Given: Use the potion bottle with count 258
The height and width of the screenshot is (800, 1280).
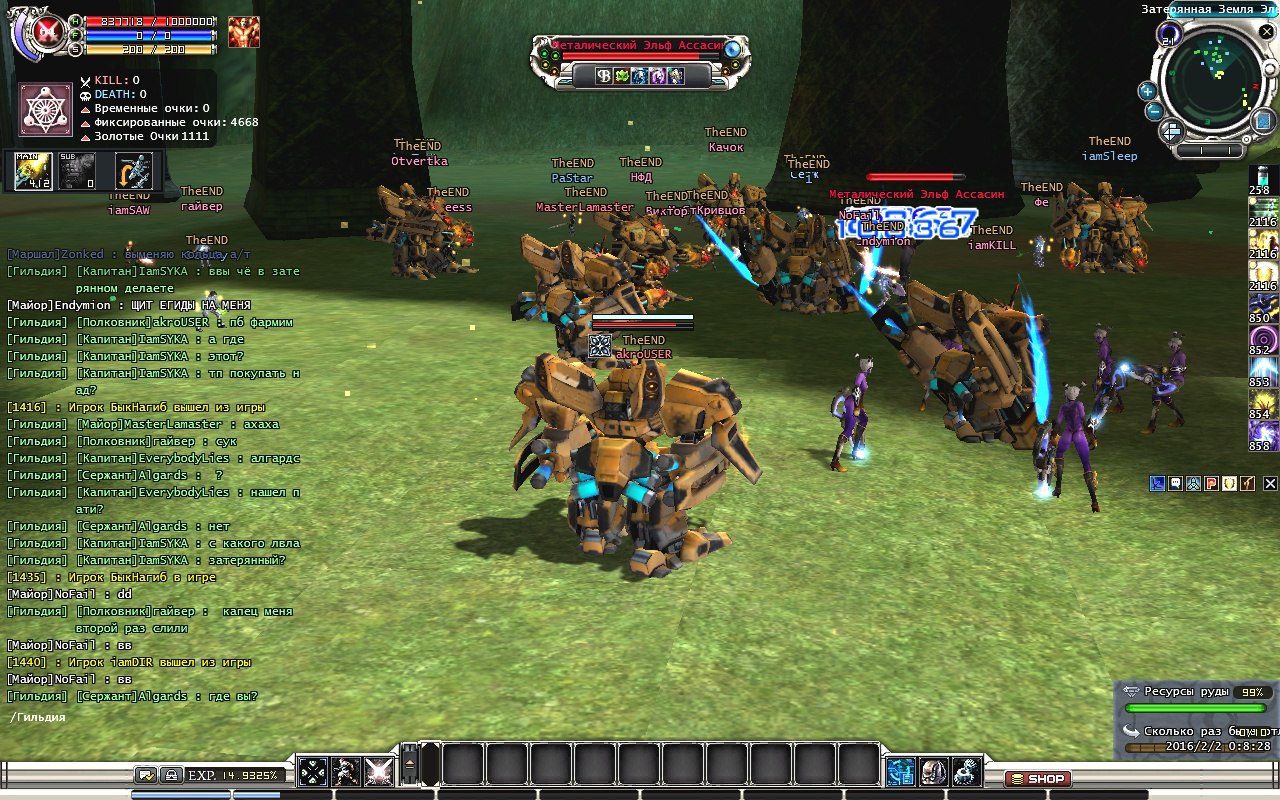Looking at the screenshot, I should [1262, 176].
